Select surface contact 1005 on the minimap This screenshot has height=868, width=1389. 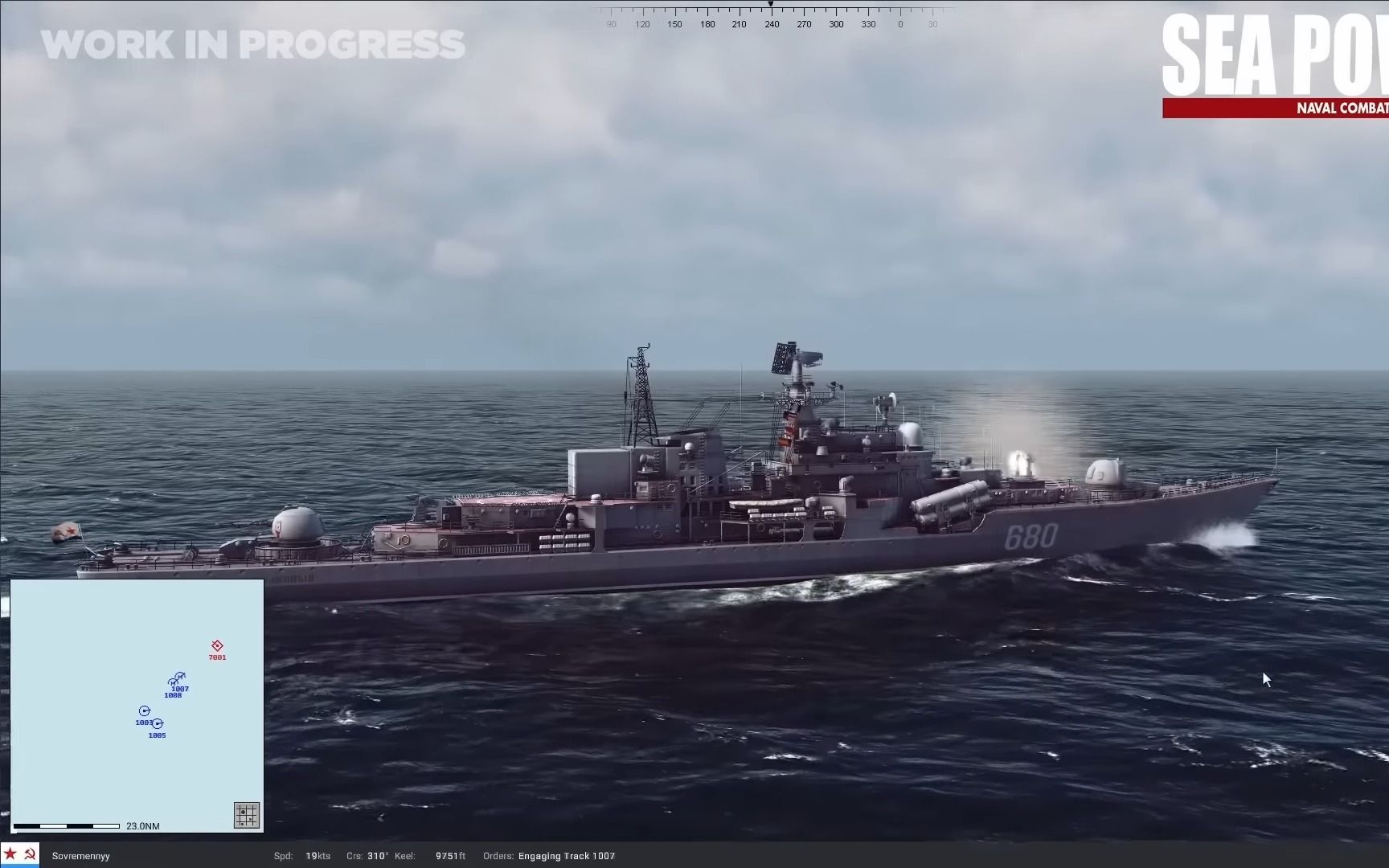pyautogui.click(x=158, y=724)
